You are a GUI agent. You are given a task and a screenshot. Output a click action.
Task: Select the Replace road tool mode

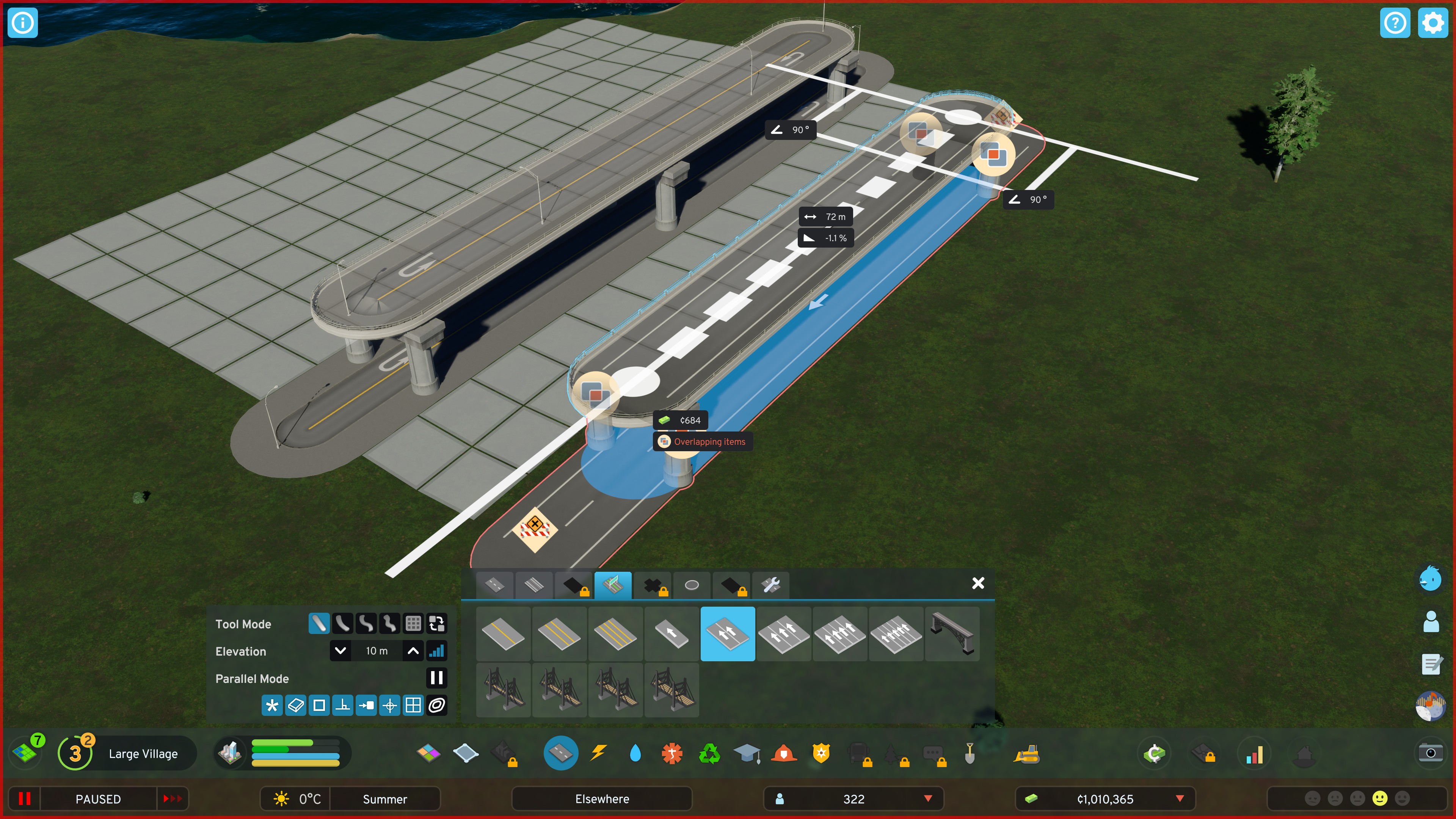[437, 623]
